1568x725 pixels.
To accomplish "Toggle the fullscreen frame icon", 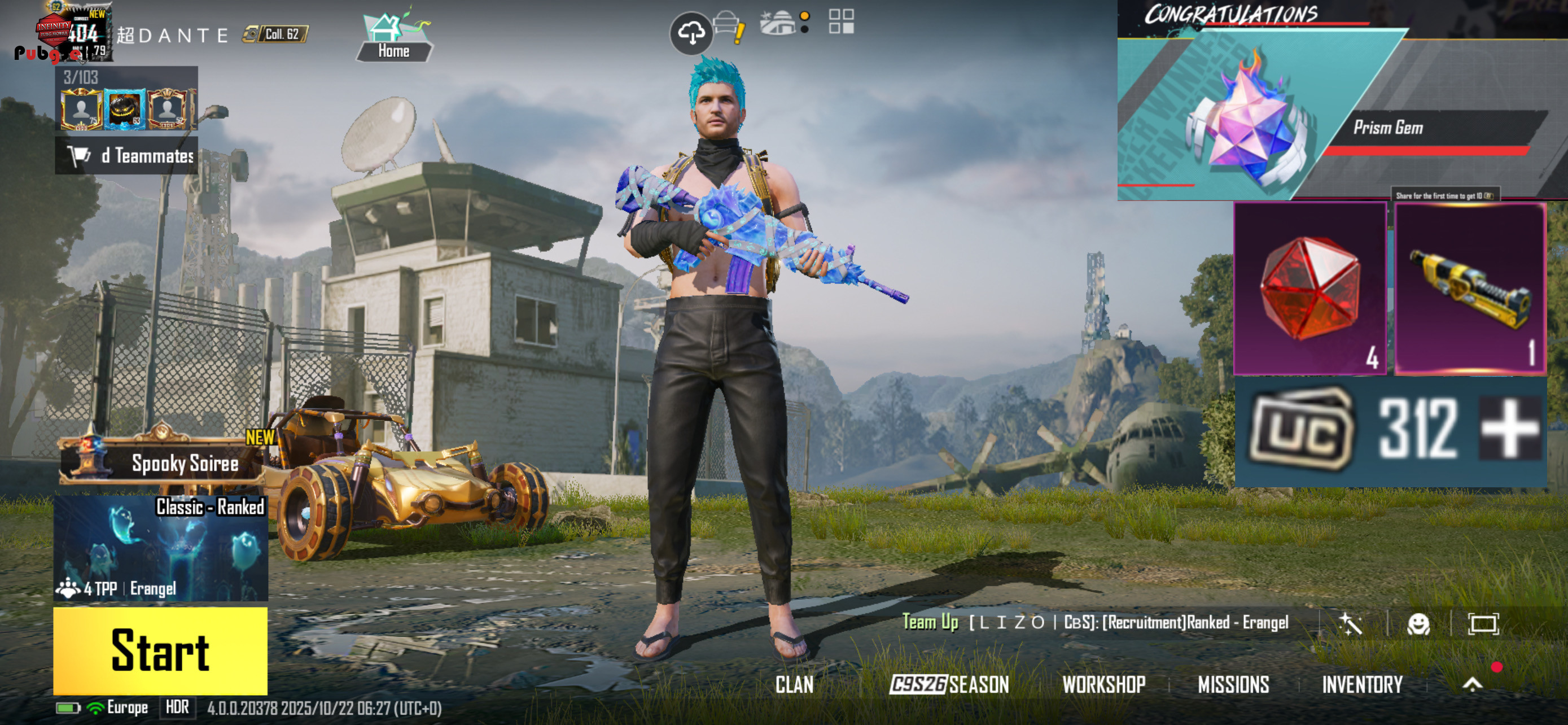I will 1483,623.
